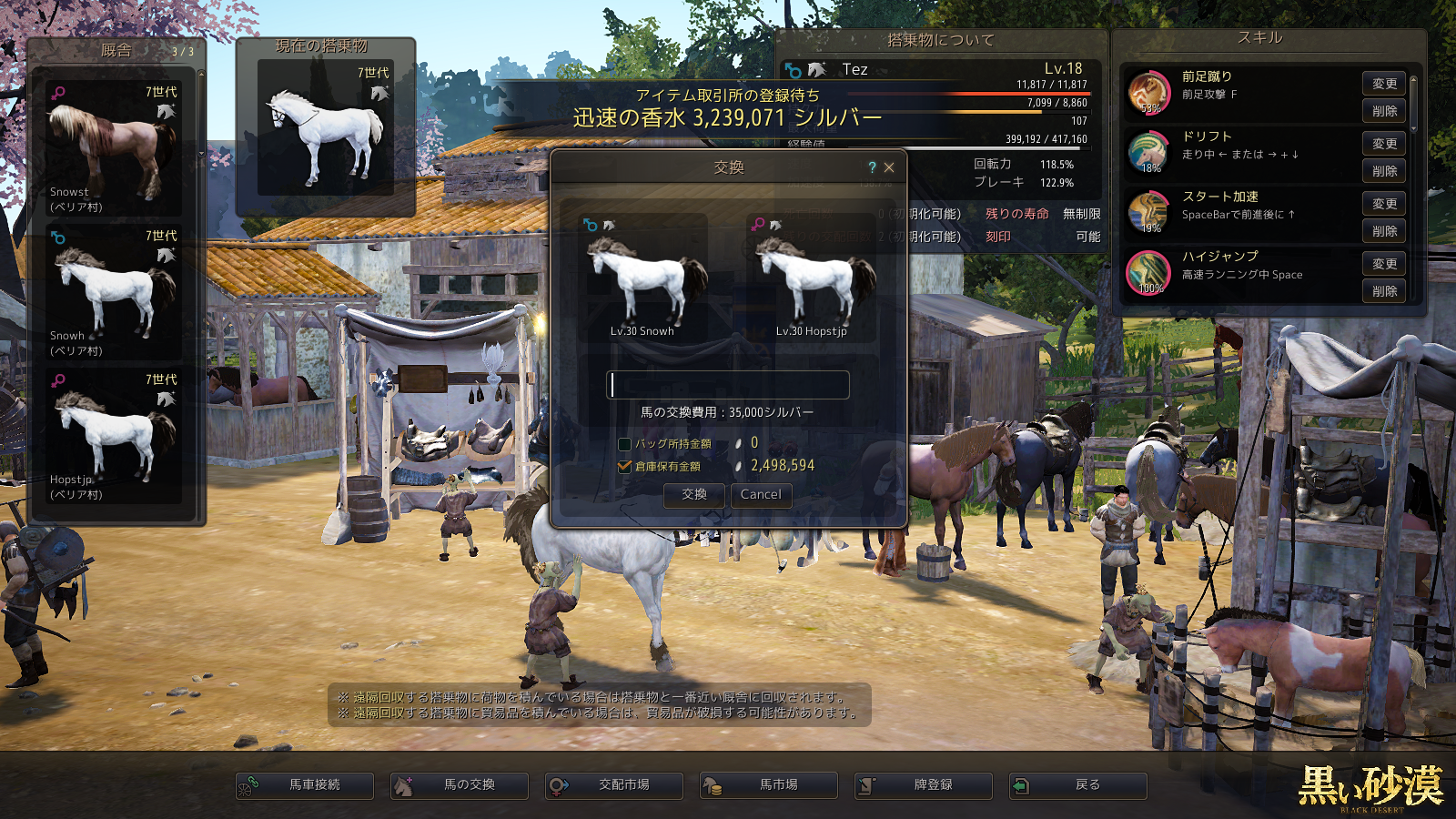Delete the ドリフト skill
Screen dimensions: 1456x819
1384,171
